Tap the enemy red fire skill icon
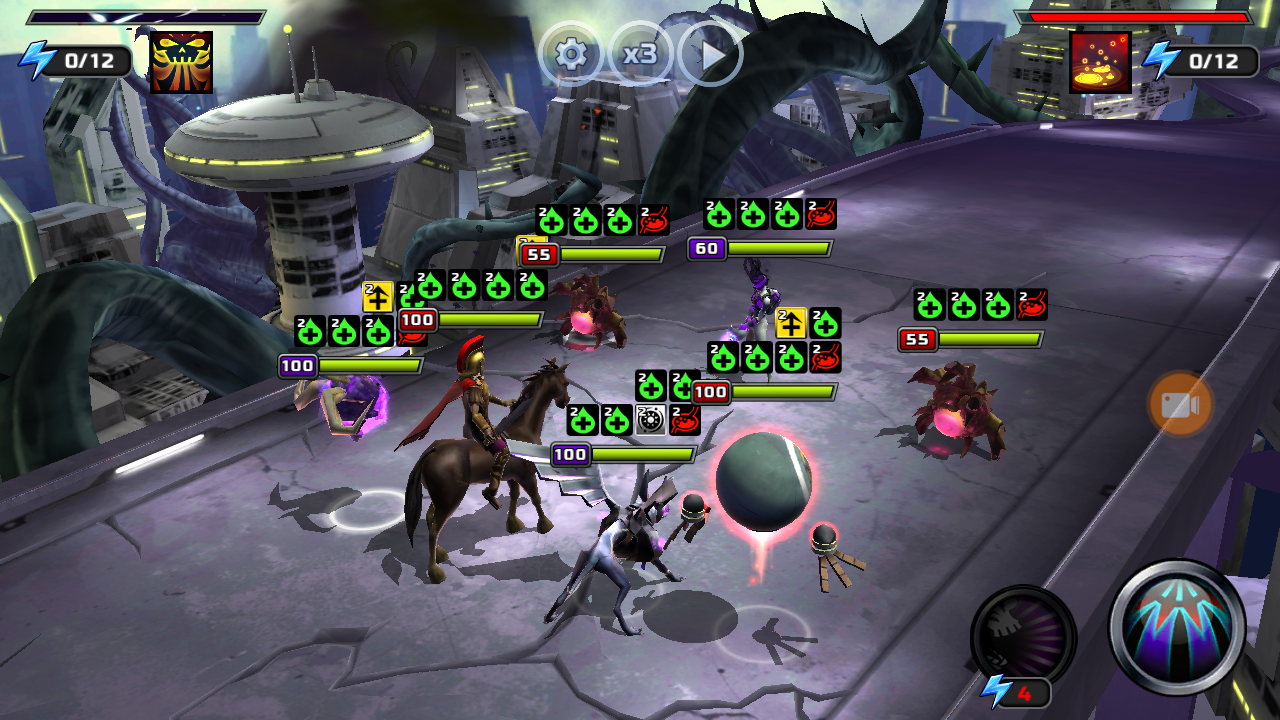The height and width of the screenshot is (720, 1280). click(x=1100, y=62)
